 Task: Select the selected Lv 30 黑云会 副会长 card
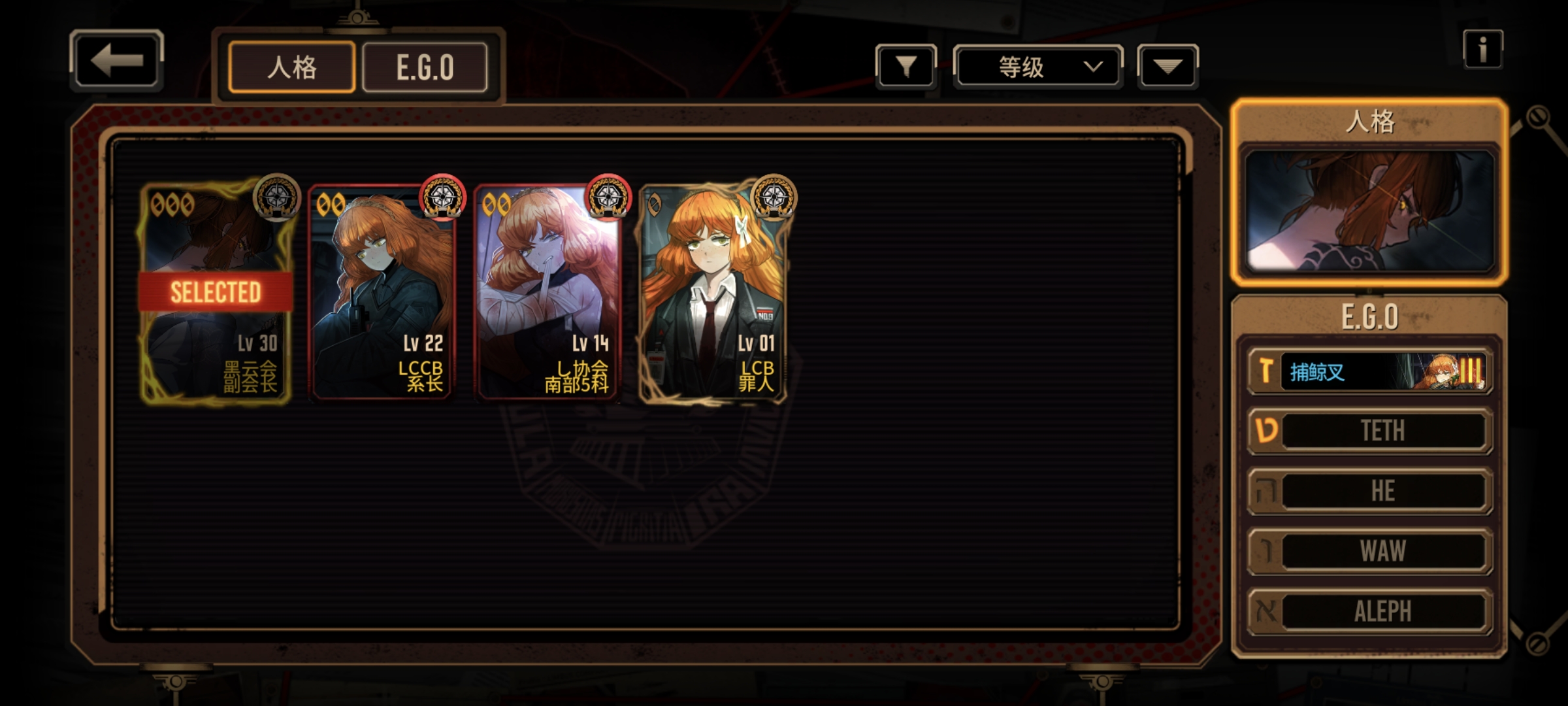click(x=216, y=292)
